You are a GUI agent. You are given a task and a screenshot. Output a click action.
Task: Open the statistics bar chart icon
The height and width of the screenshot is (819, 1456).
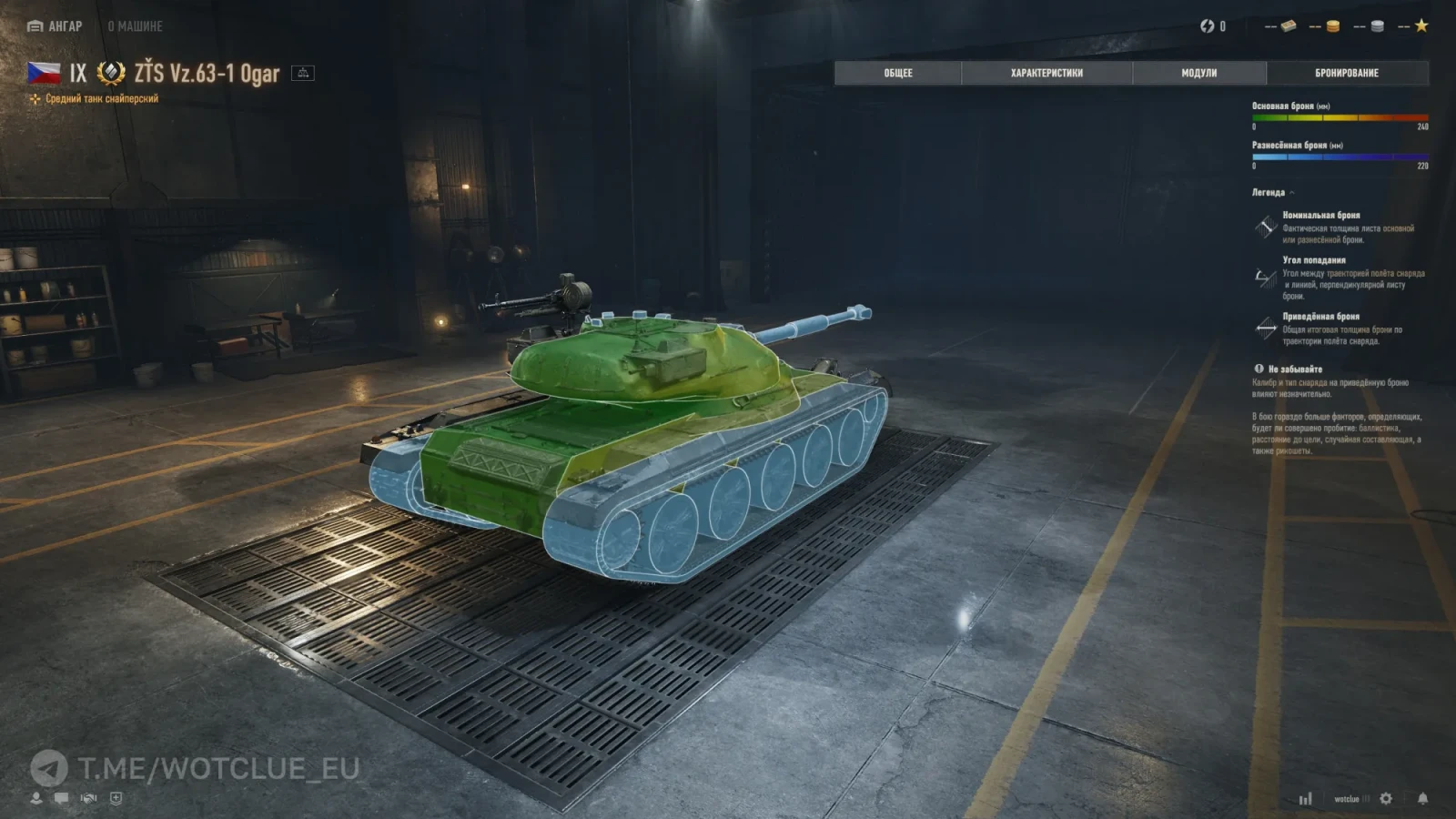point(1305,799)
